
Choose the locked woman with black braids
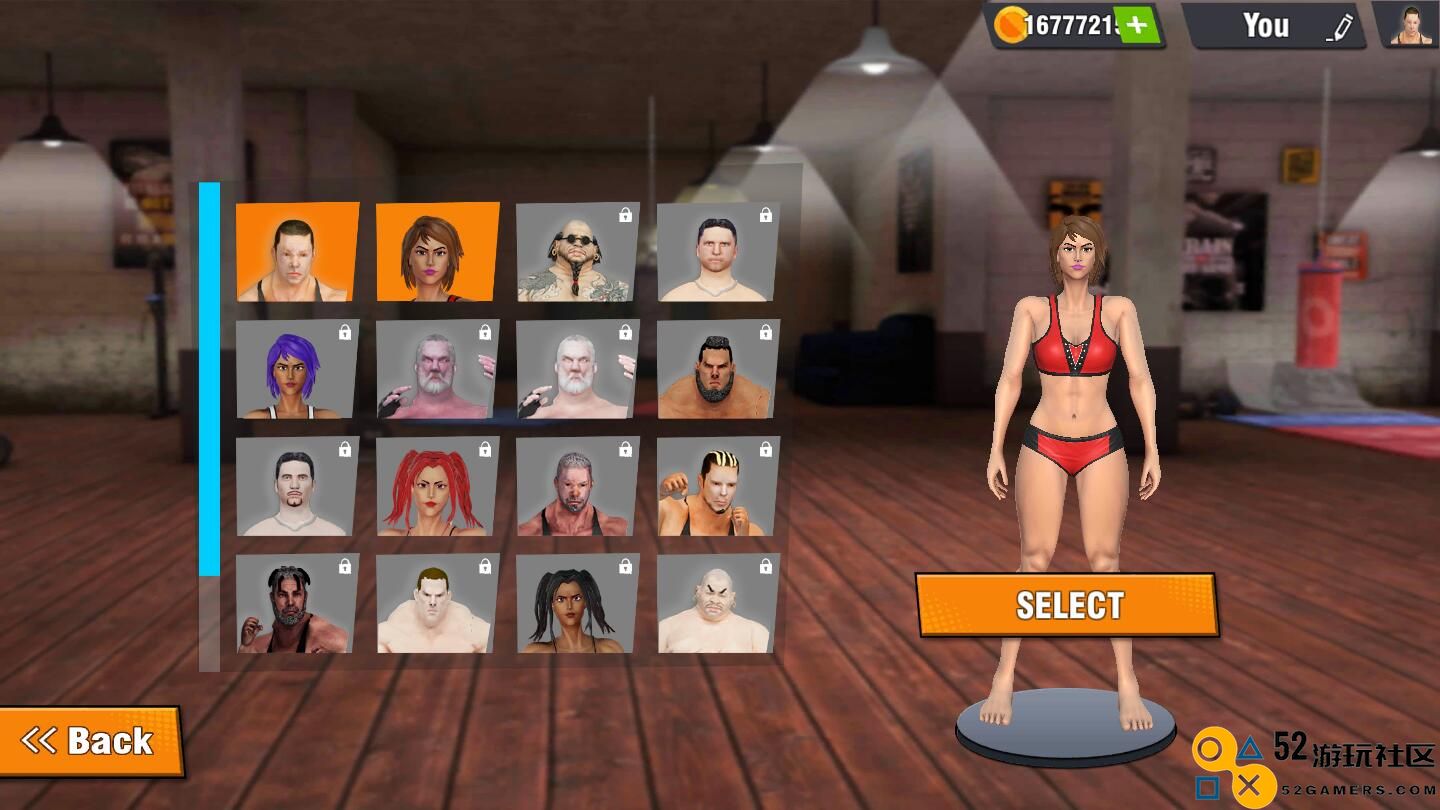pyautogui.click(x=578, y=604)
